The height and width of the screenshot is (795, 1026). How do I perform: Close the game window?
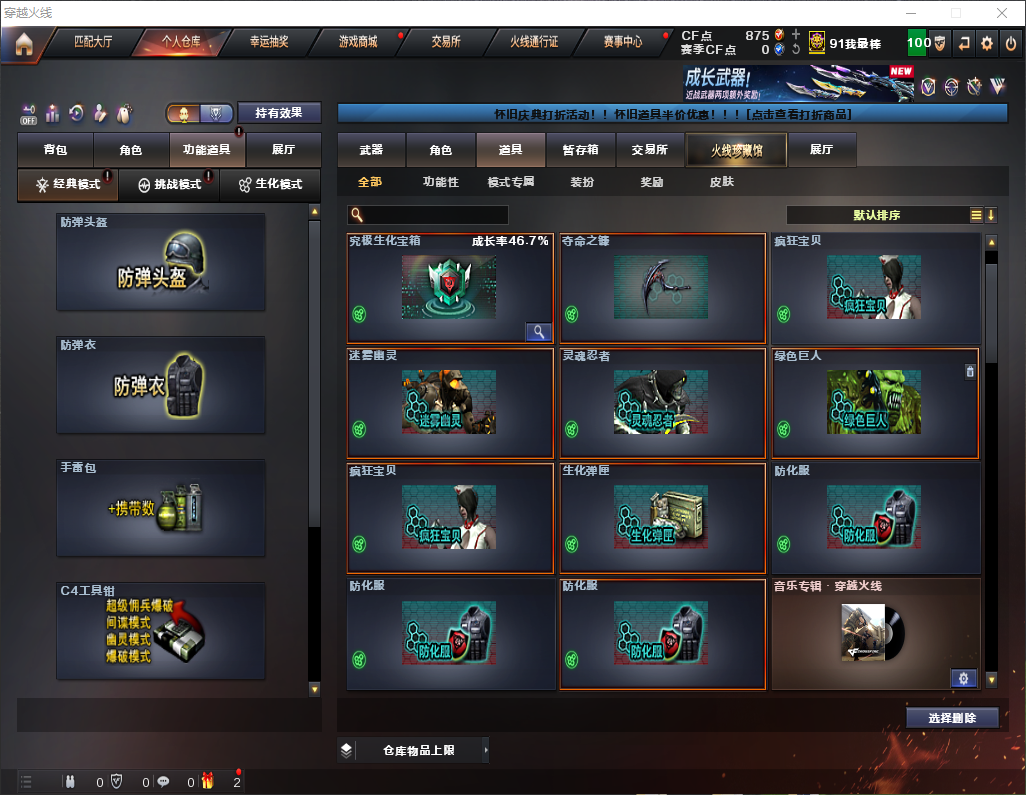[x=1002, y=13]
